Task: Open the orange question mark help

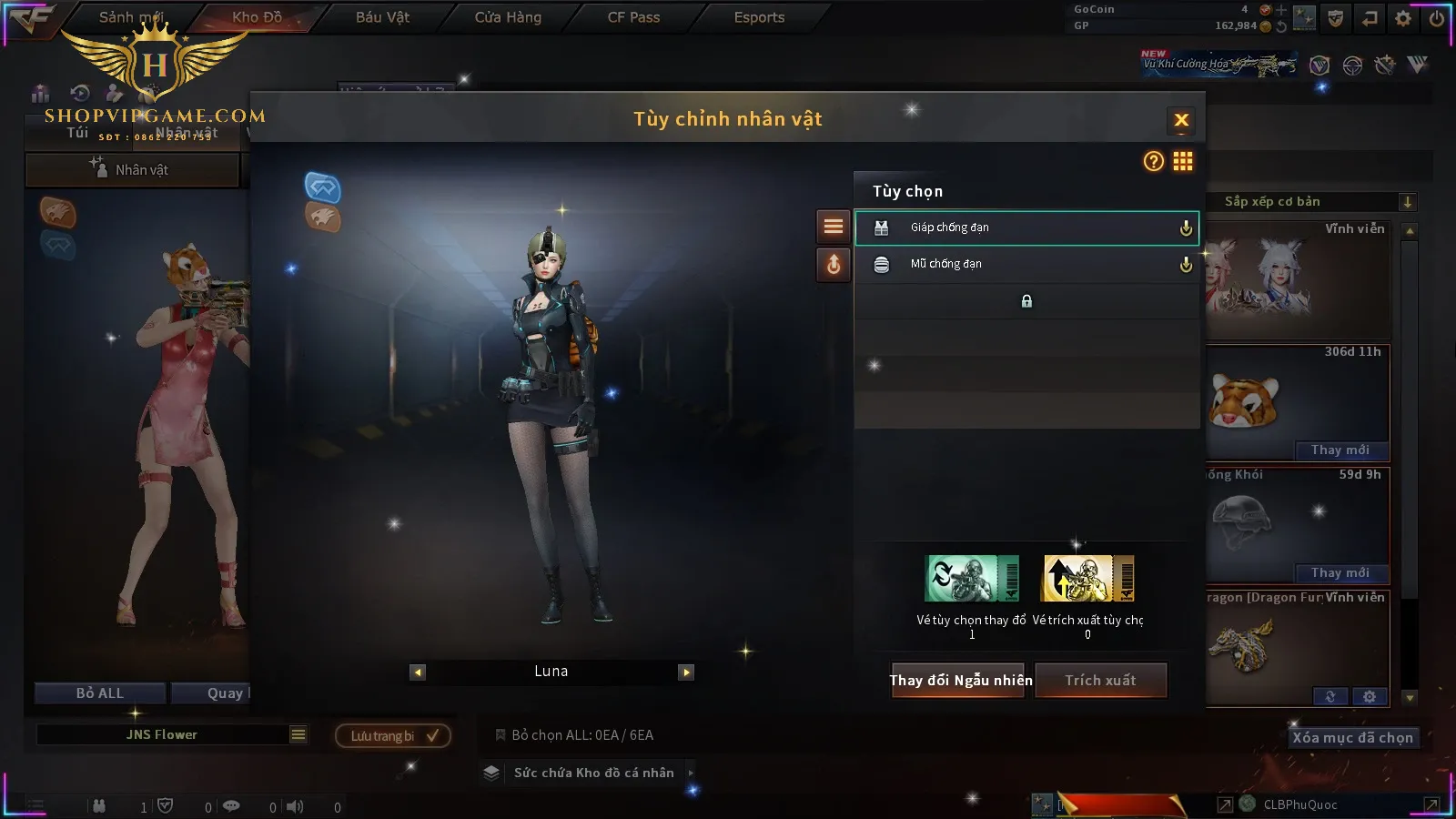Action: pos(1153,161)
